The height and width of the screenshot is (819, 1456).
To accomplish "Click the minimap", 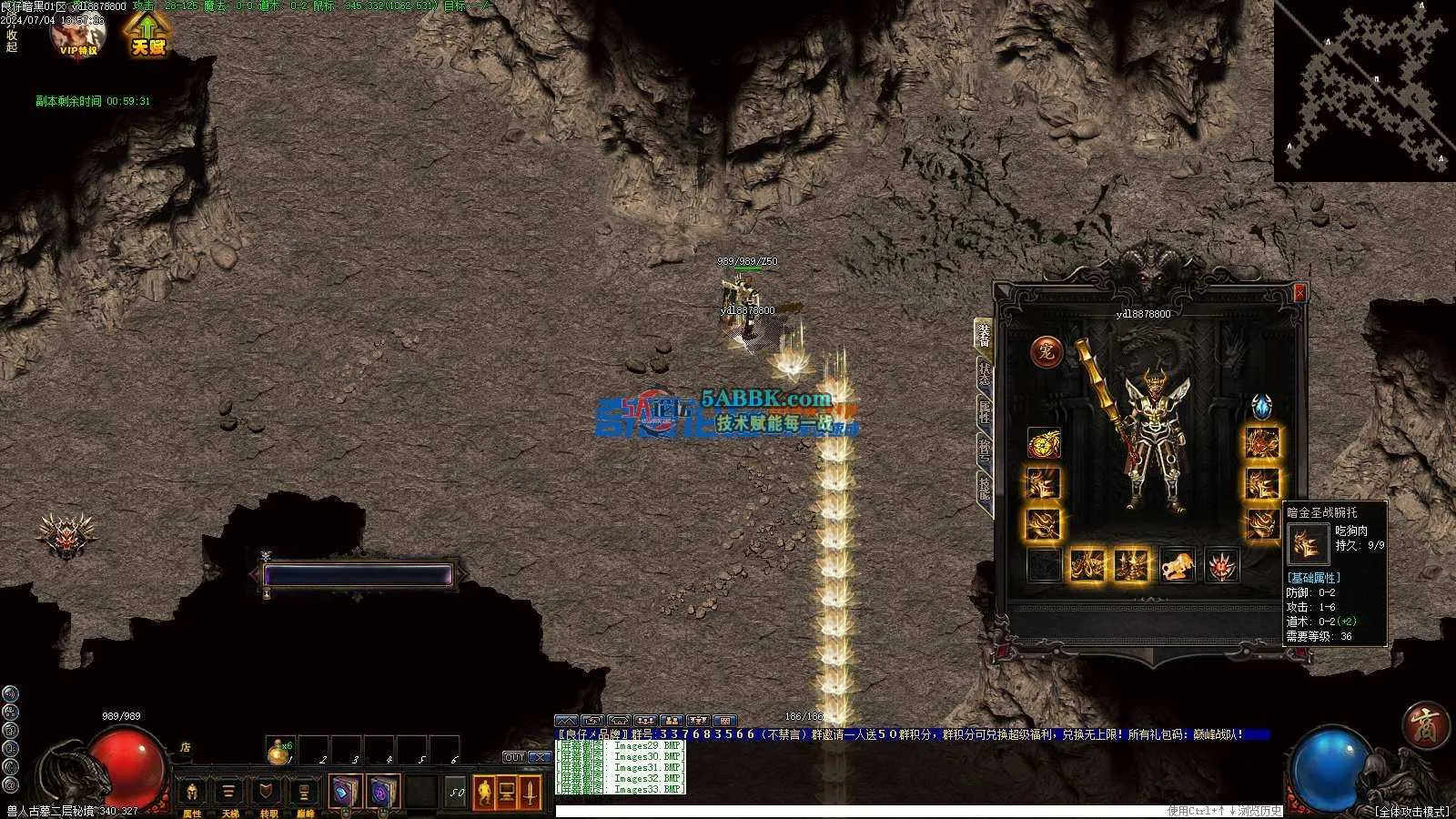I will pos(1365,89).
